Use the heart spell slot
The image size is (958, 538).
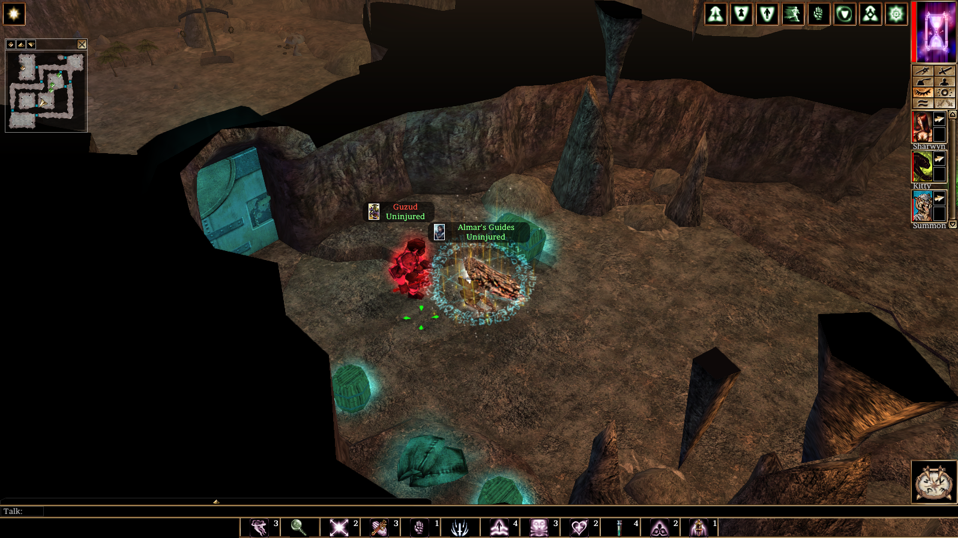coord(579,527)
